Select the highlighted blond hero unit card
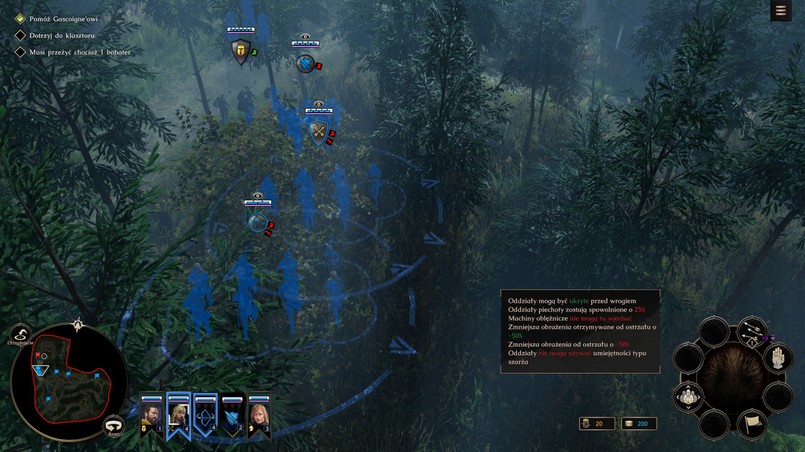805x452 pixels. [x=179, y=413]
